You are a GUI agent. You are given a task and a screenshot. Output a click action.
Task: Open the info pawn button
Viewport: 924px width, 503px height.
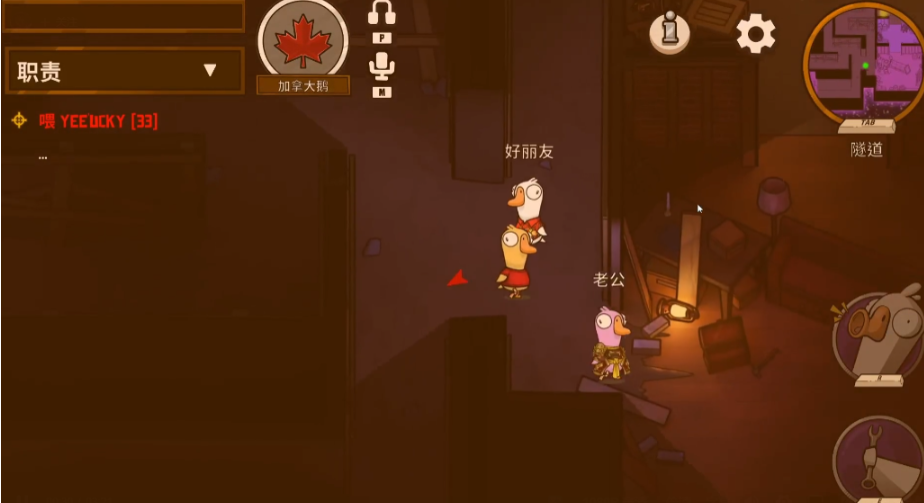669,33
